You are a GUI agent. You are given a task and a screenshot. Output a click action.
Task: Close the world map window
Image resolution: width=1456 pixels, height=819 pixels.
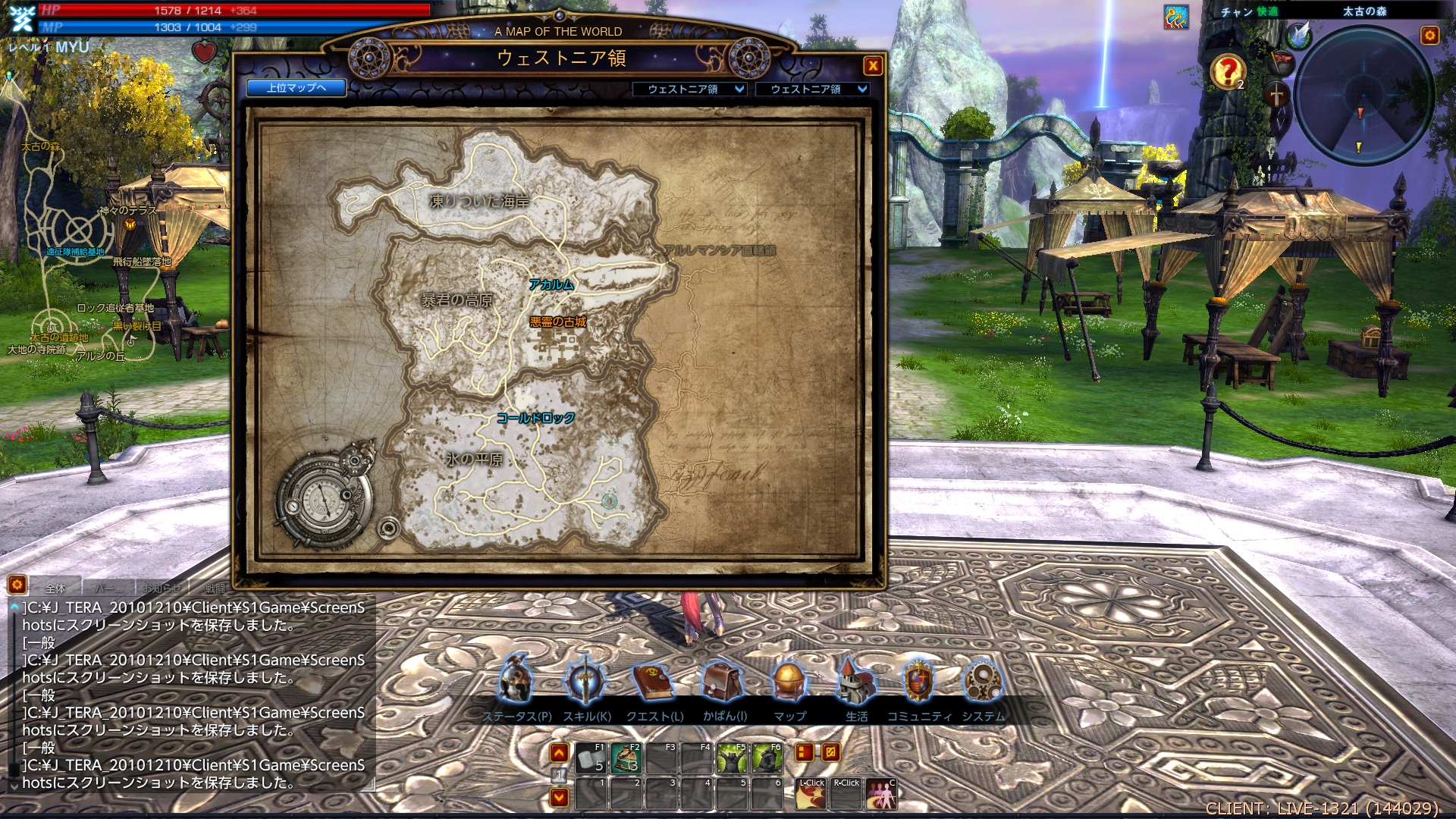tap(873, 66)
